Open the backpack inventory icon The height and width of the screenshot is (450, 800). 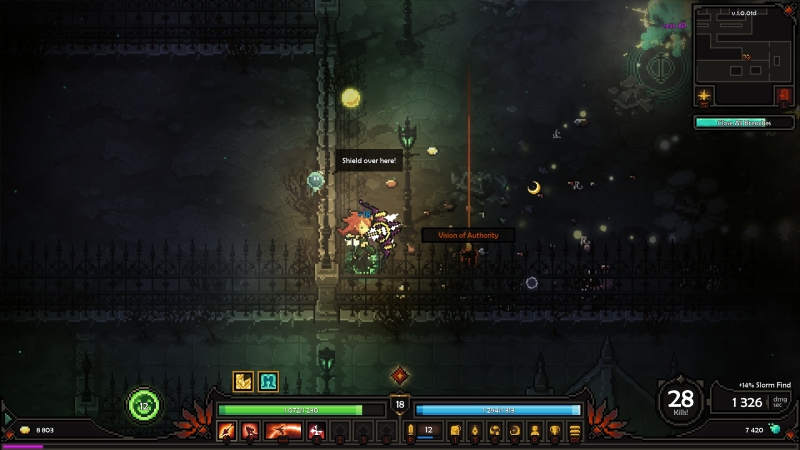[x=453, y=431]
